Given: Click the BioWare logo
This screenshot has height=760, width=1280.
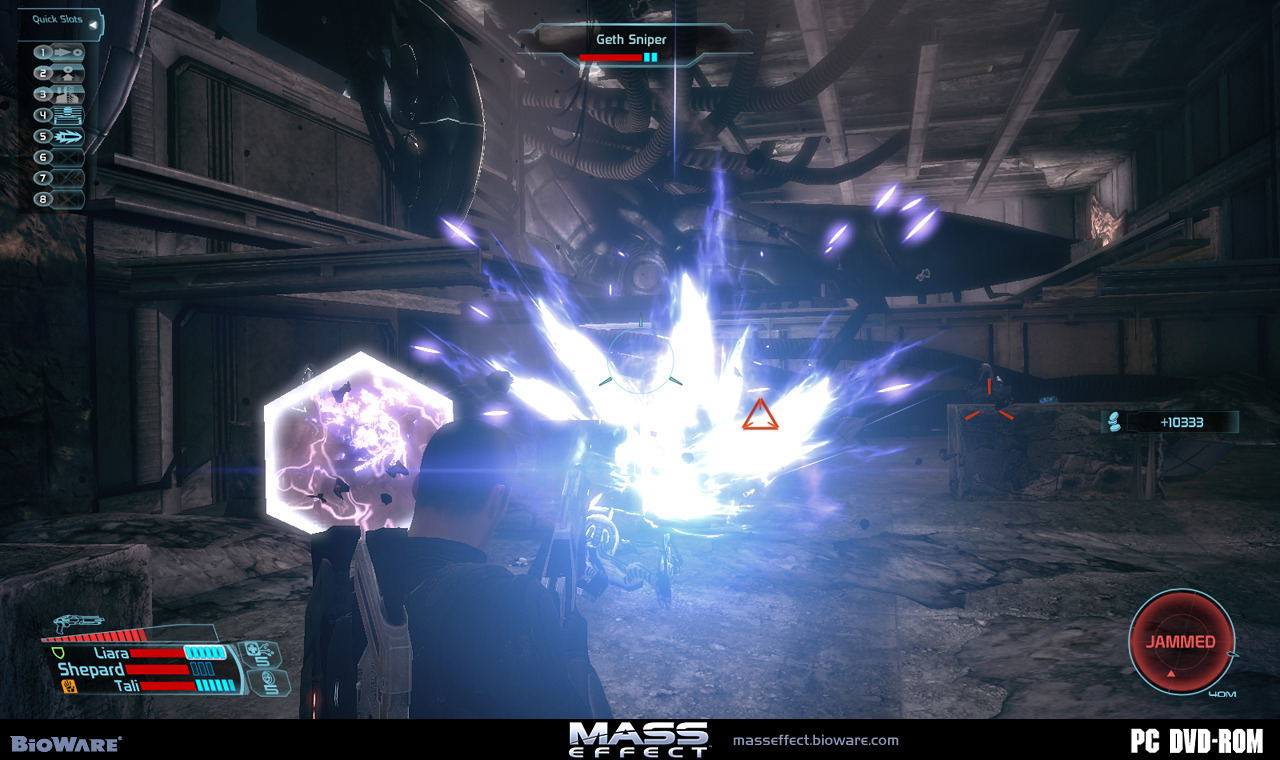Looking at the screenshot, I should point(66,743).
